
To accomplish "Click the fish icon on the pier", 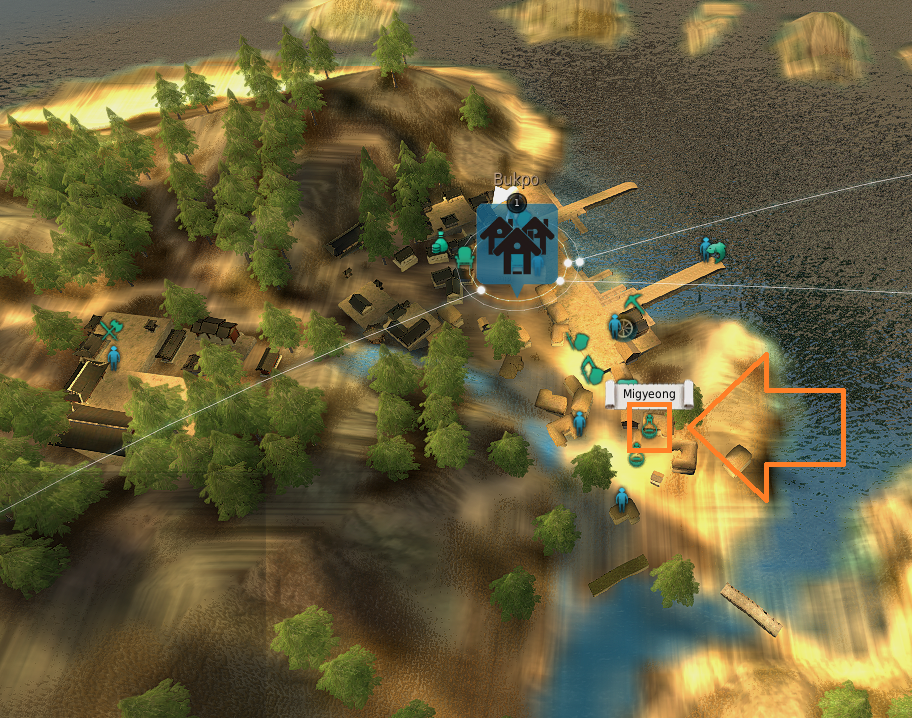I will click(715, 250).
